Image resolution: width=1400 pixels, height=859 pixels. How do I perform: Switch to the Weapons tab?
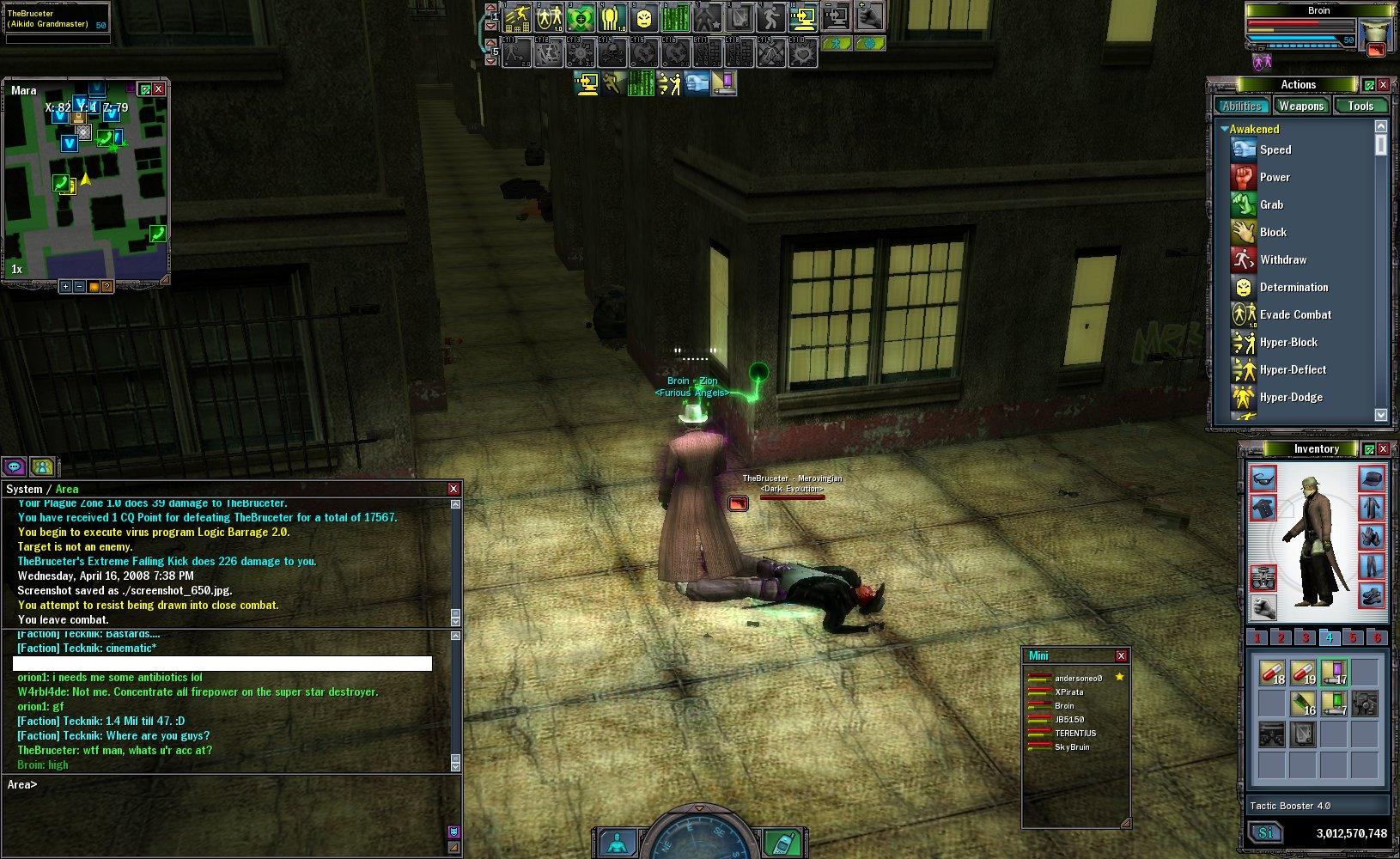1300,106
